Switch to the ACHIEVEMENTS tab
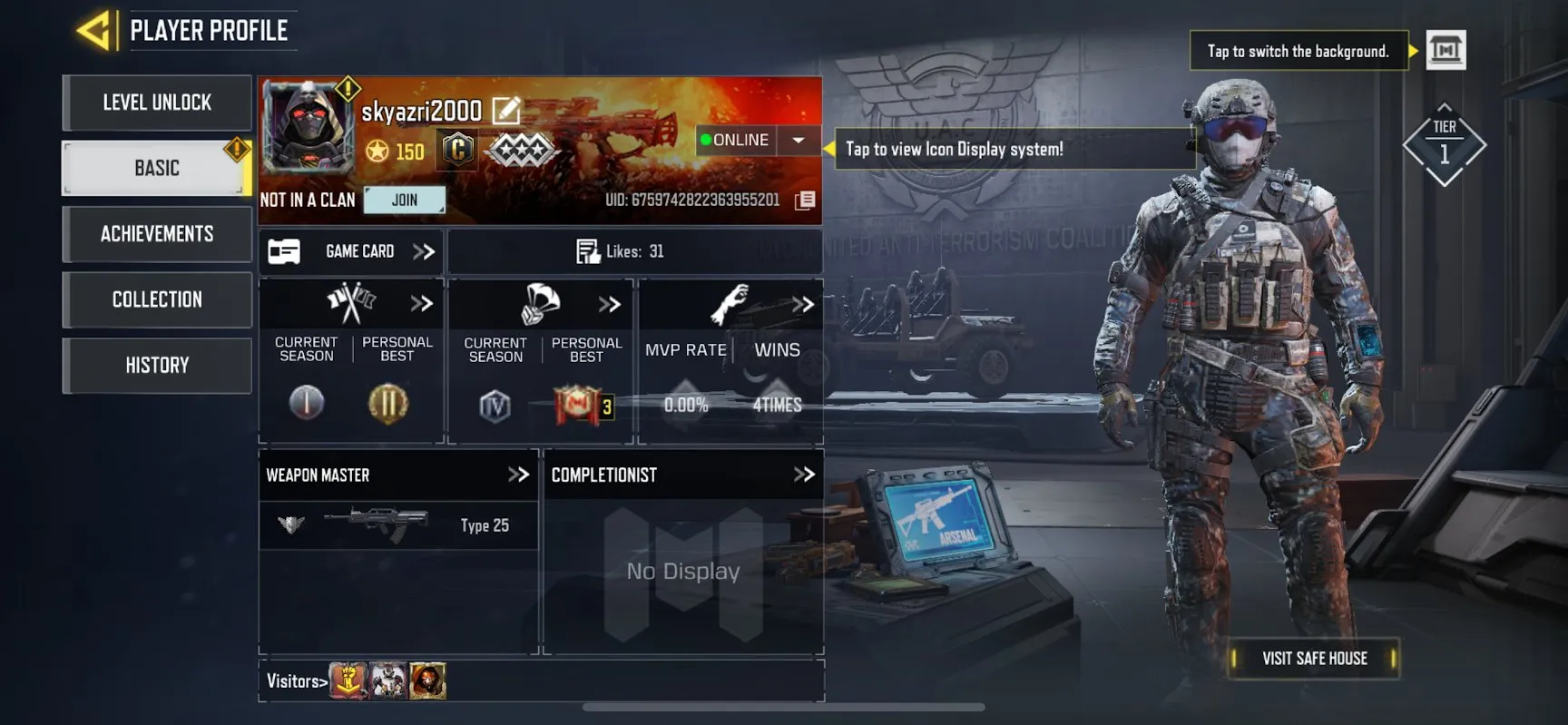 (156, 234)
